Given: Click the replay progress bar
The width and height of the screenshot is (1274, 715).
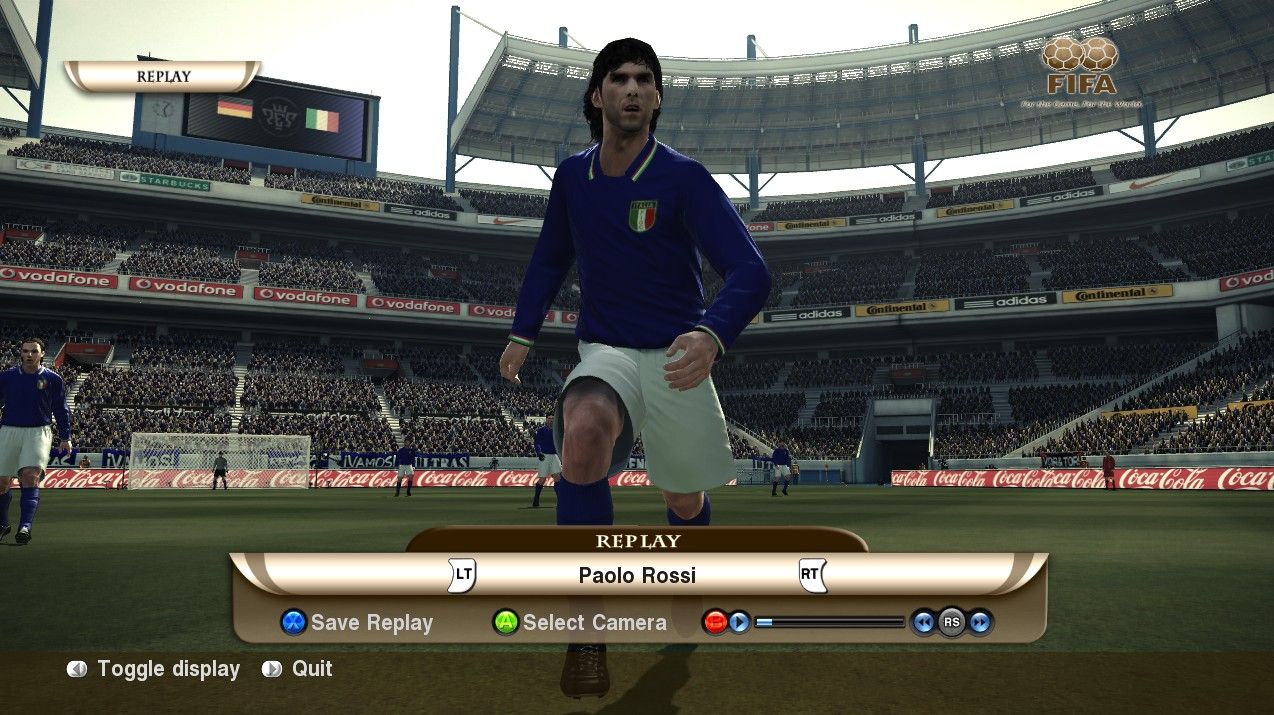Looking at the screenshot, I should tap(829, 622).
